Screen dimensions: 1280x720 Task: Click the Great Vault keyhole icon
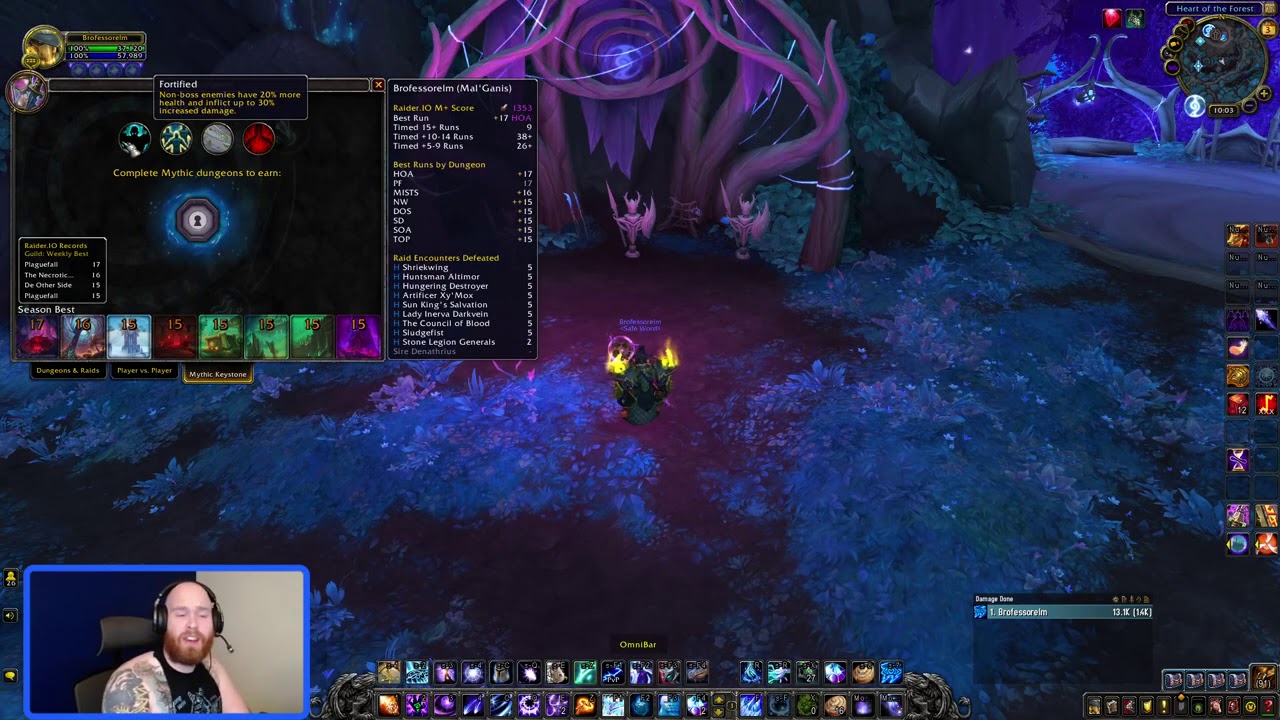click(x=197, y=219)
